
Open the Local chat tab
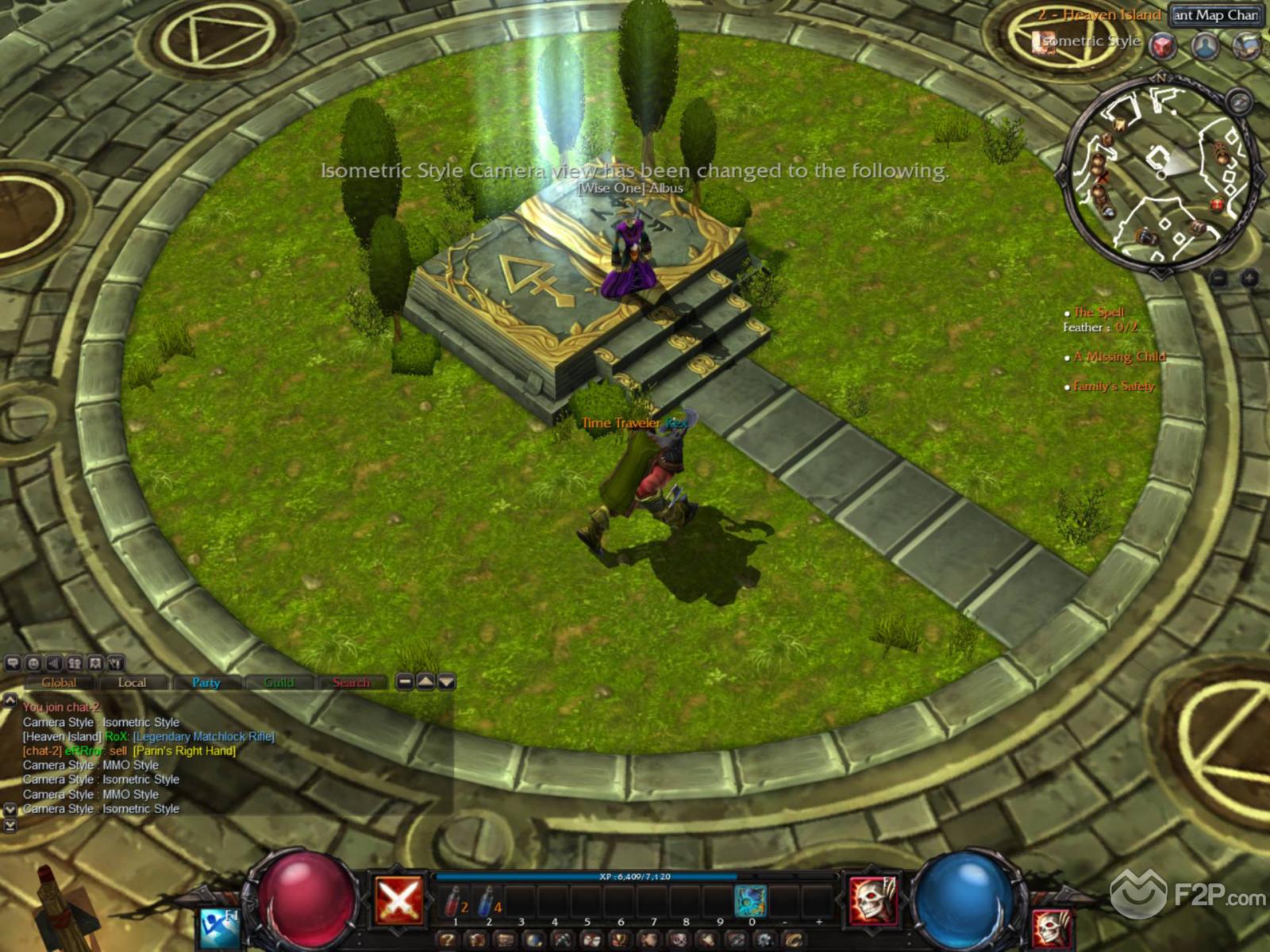(132, 682)
